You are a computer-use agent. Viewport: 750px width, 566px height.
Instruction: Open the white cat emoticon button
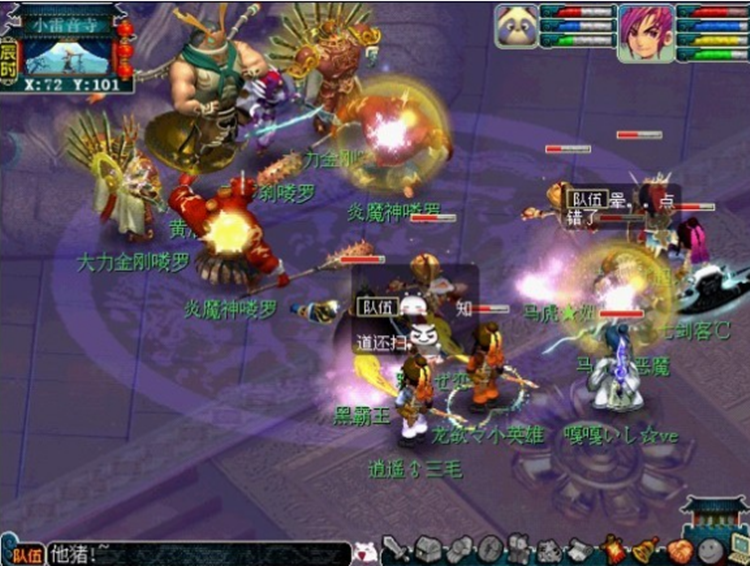click(367, 551)
